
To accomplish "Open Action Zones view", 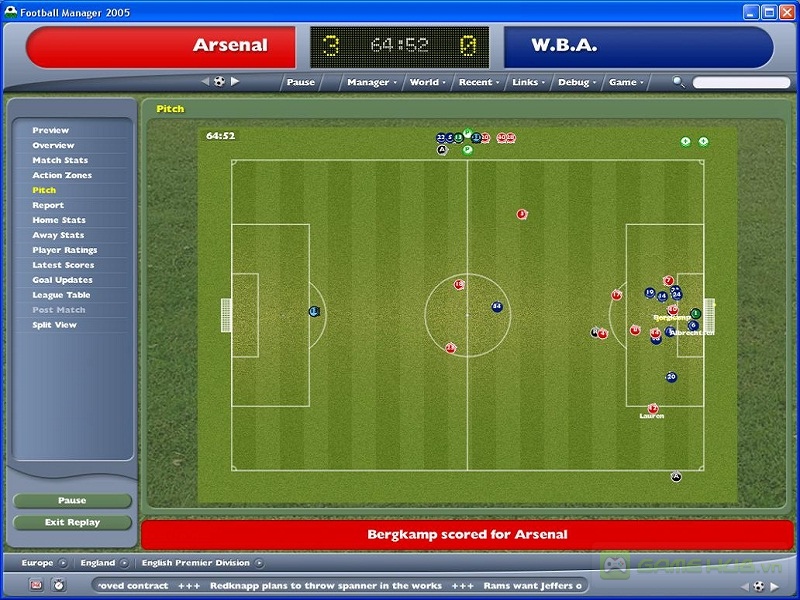I will click(62, 175).
